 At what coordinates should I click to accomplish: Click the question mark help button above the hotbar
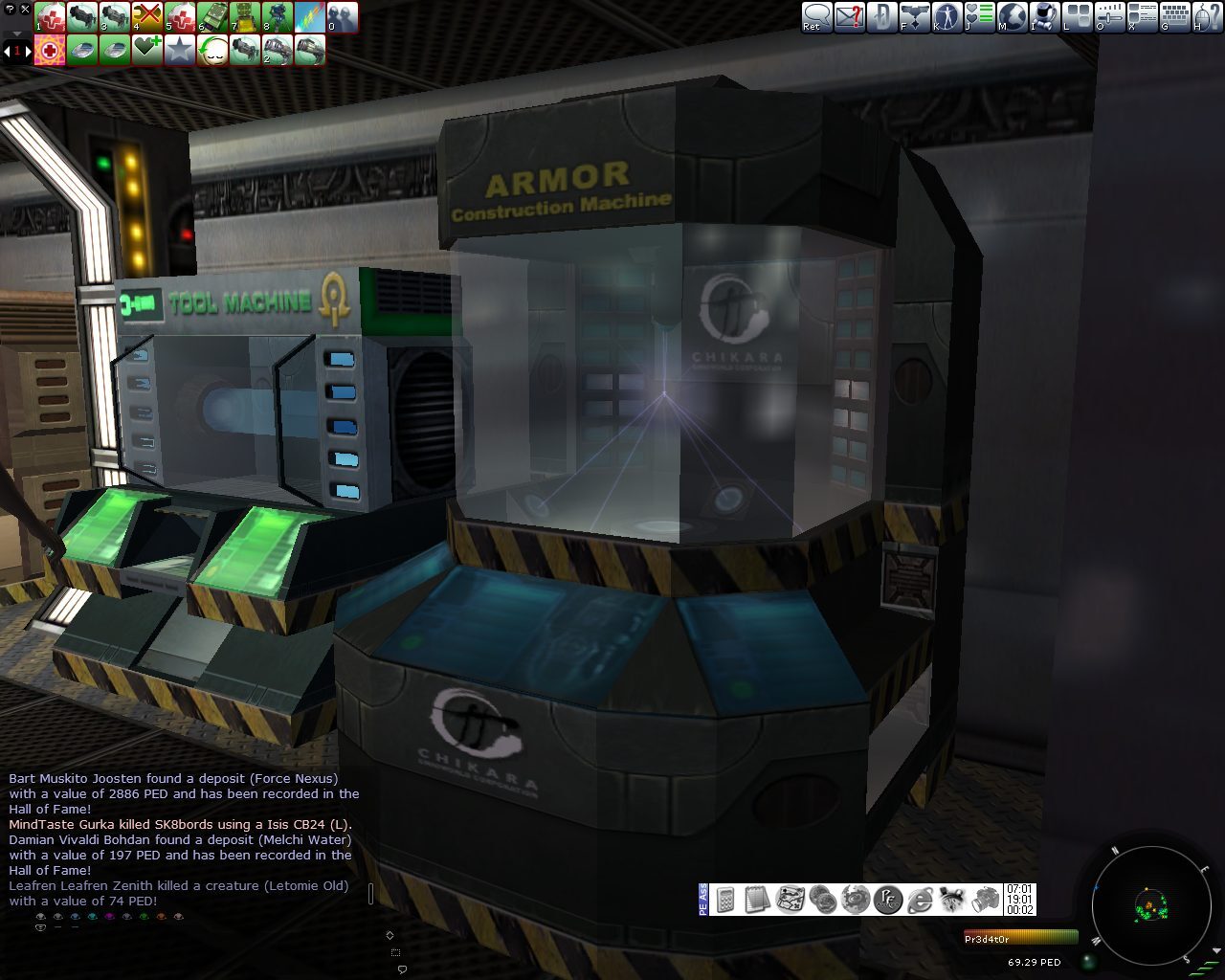pyautogui.click(x=9, y=8)
